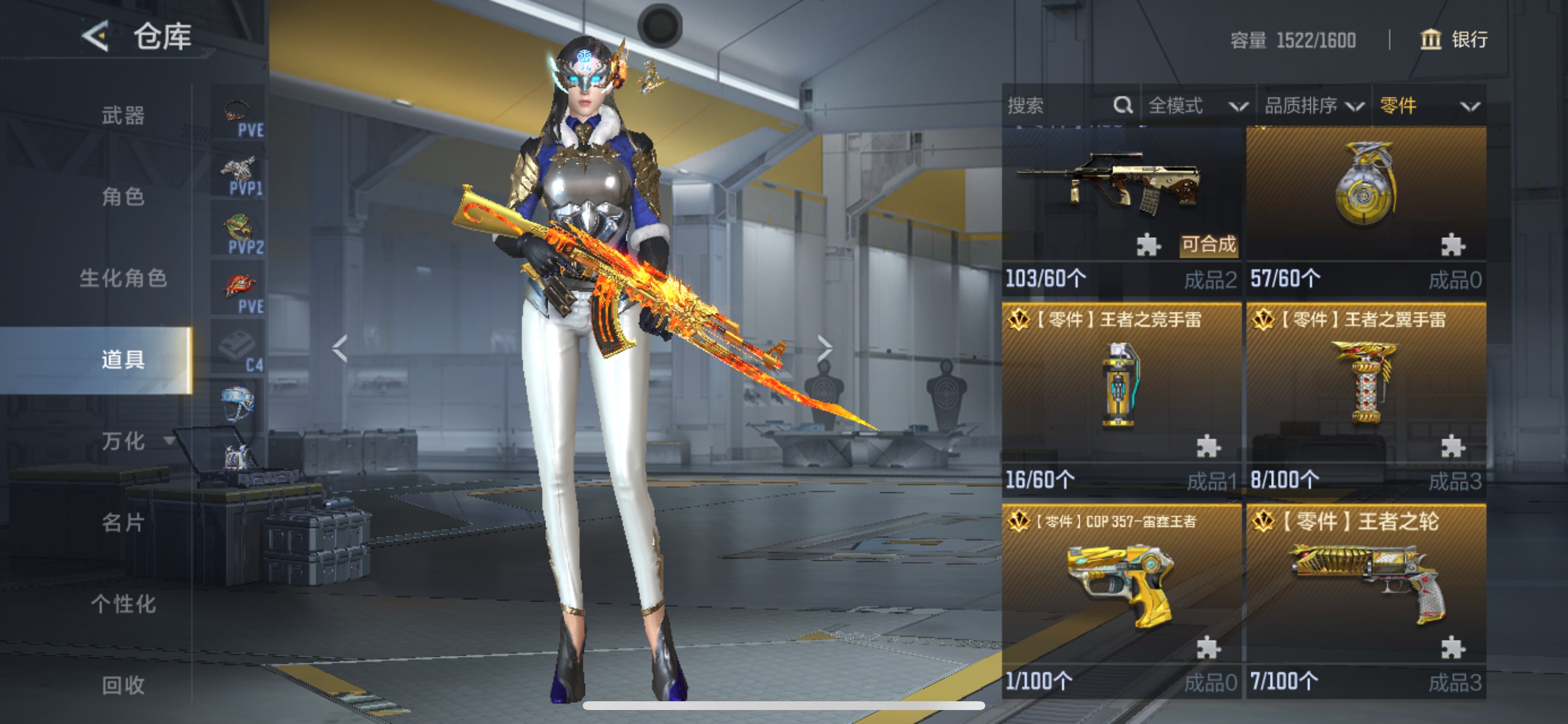Image resolution: width=1568 pixels, height=724 pixels.
Task: Expand the 零件 parts filter dropdown
Action: click(1428, 106)
